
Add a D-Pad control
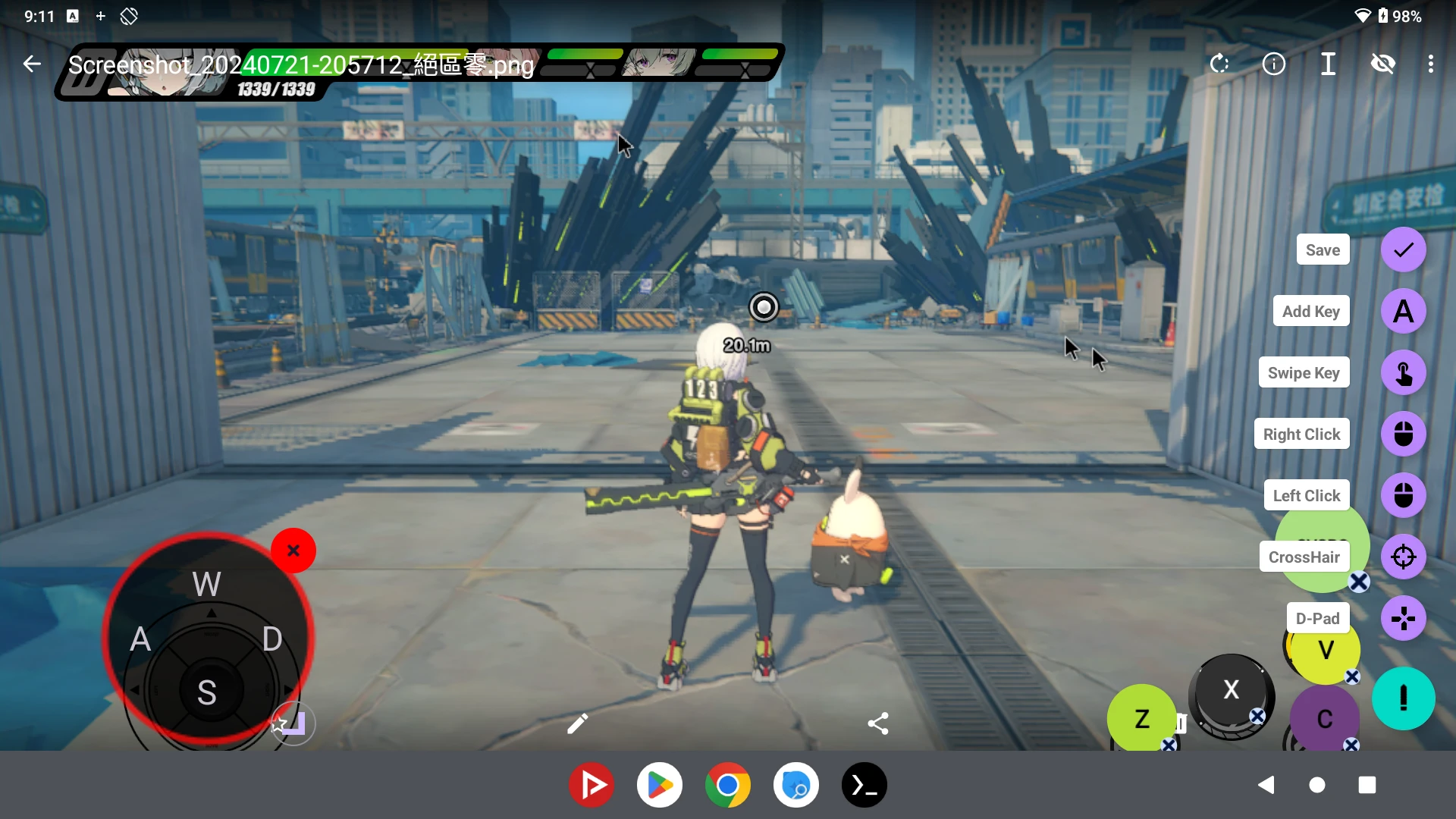[1403, 619]
